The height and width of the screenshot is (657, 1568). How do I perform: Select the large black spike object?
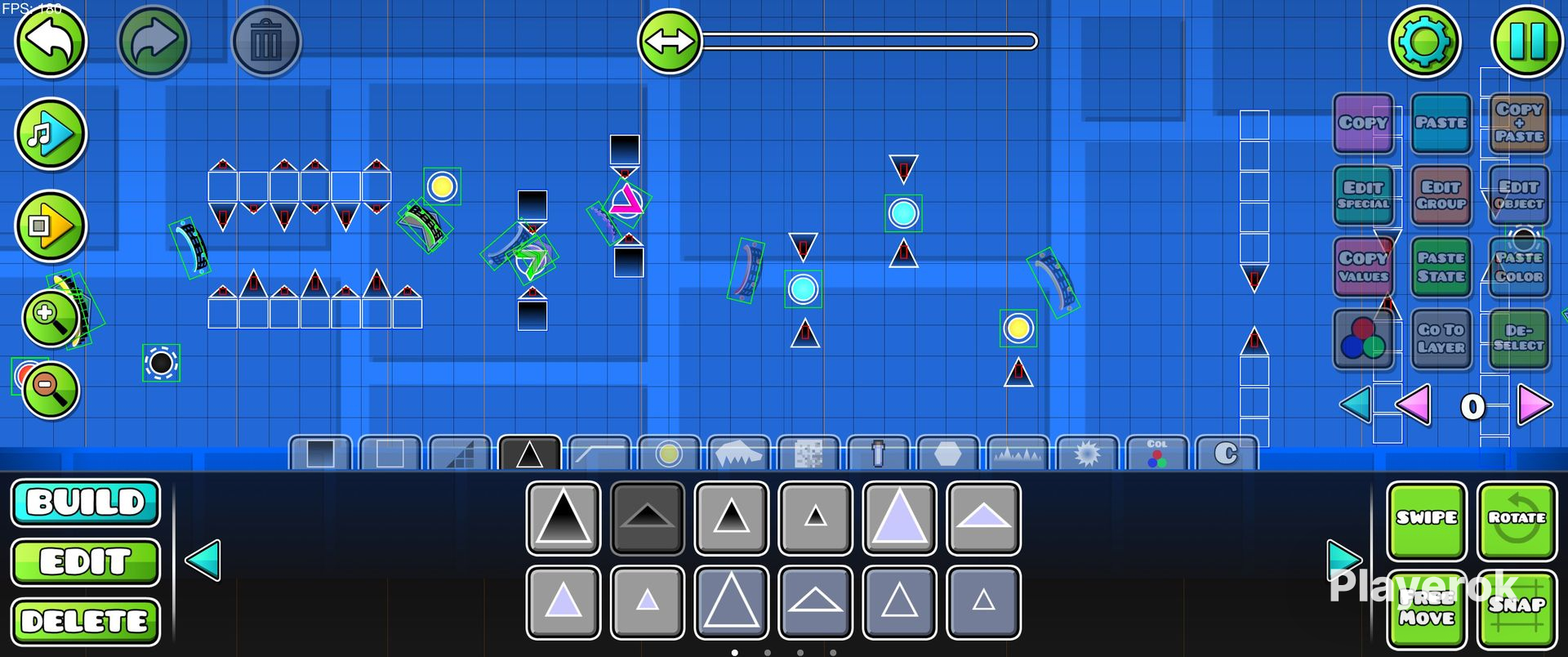[x=563, y=518]
